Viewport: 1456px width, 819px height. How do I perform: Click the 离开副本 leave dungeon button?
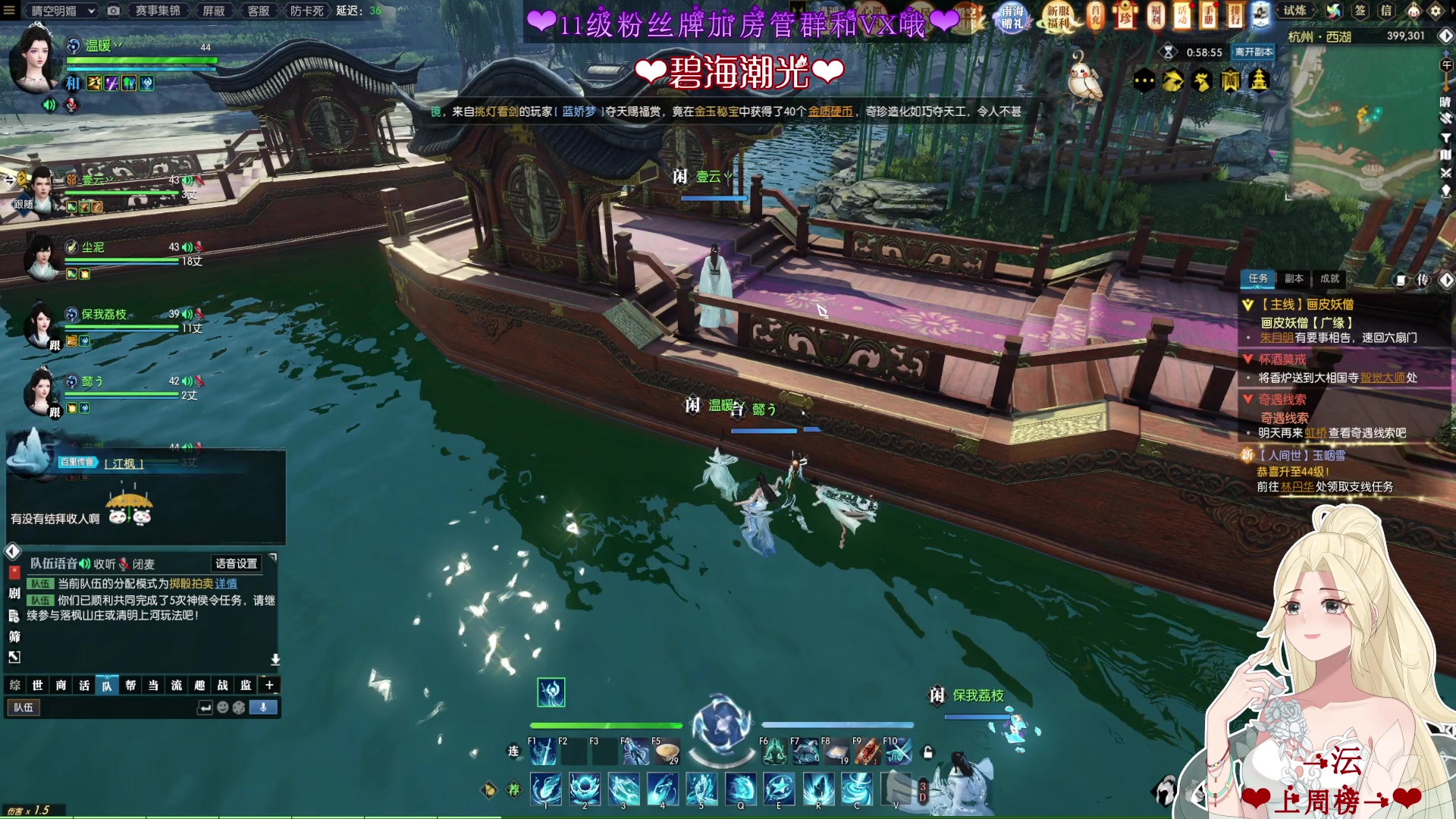click(x=1253, y=52)
